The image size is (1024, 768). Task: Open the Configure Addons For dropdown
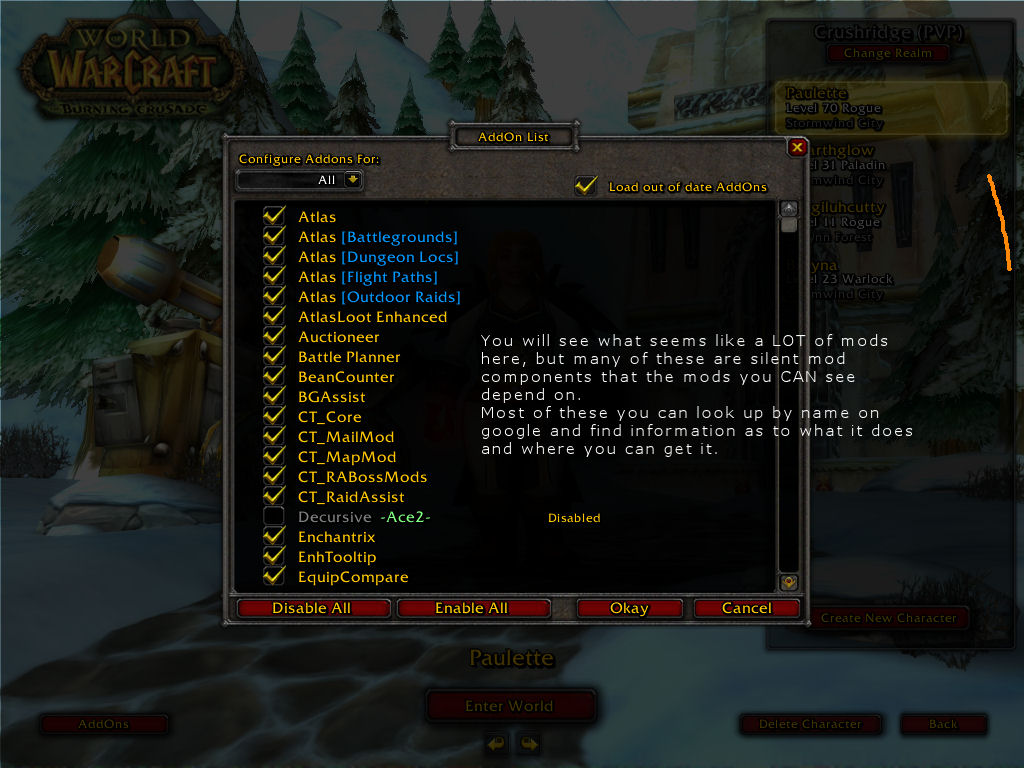pyautogui.click(x=352, y=180)
